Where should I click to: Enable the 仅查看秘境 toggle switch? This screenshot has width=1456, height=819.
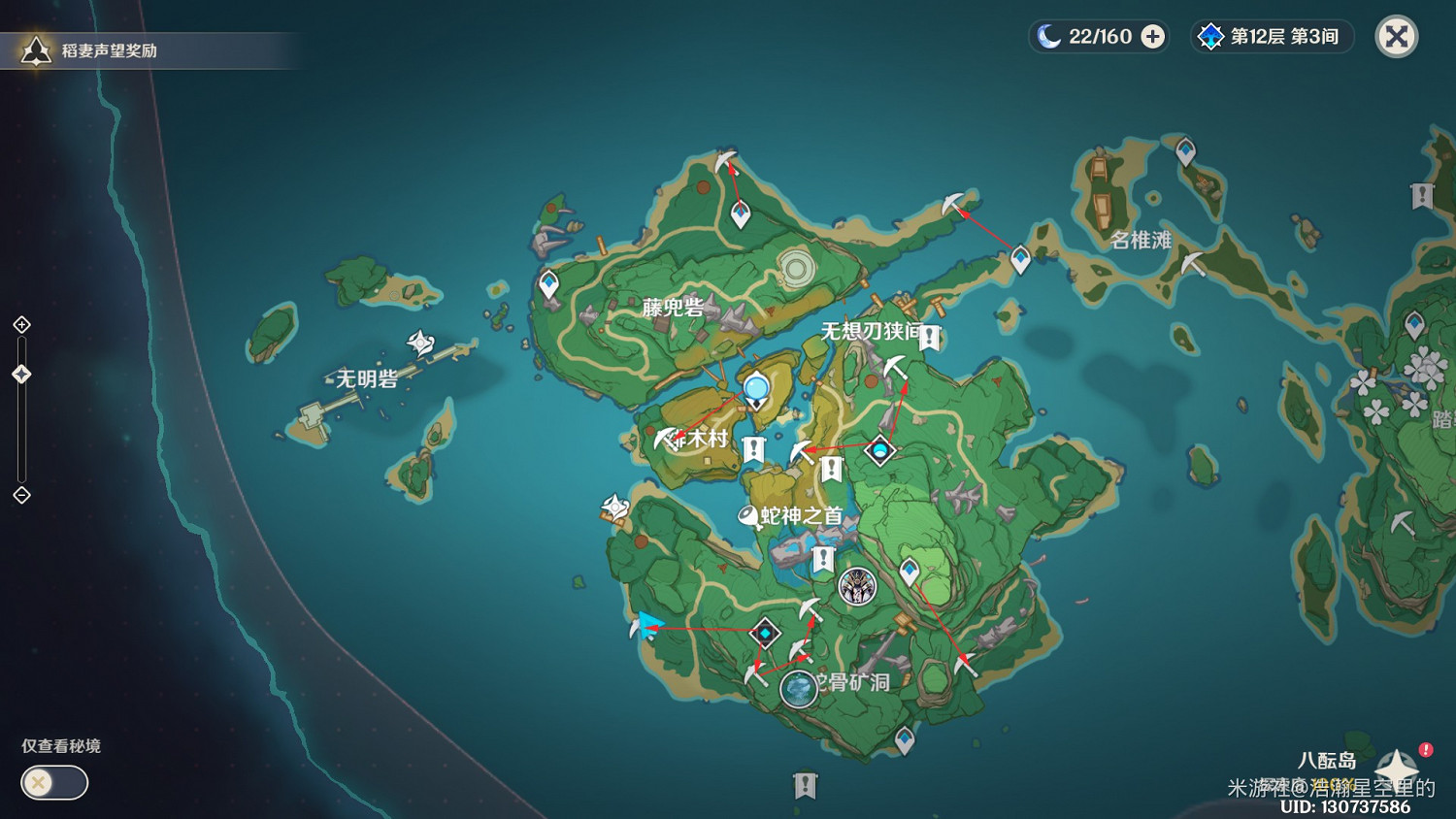point(53,782)
